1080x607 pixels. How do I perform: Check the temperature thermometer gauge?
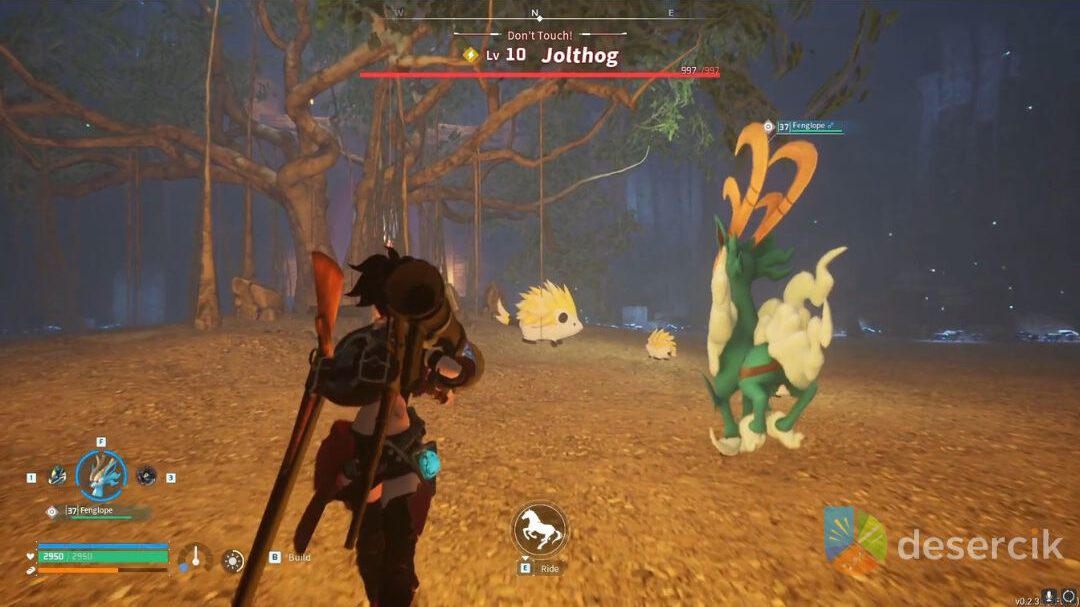click(195, 558)
